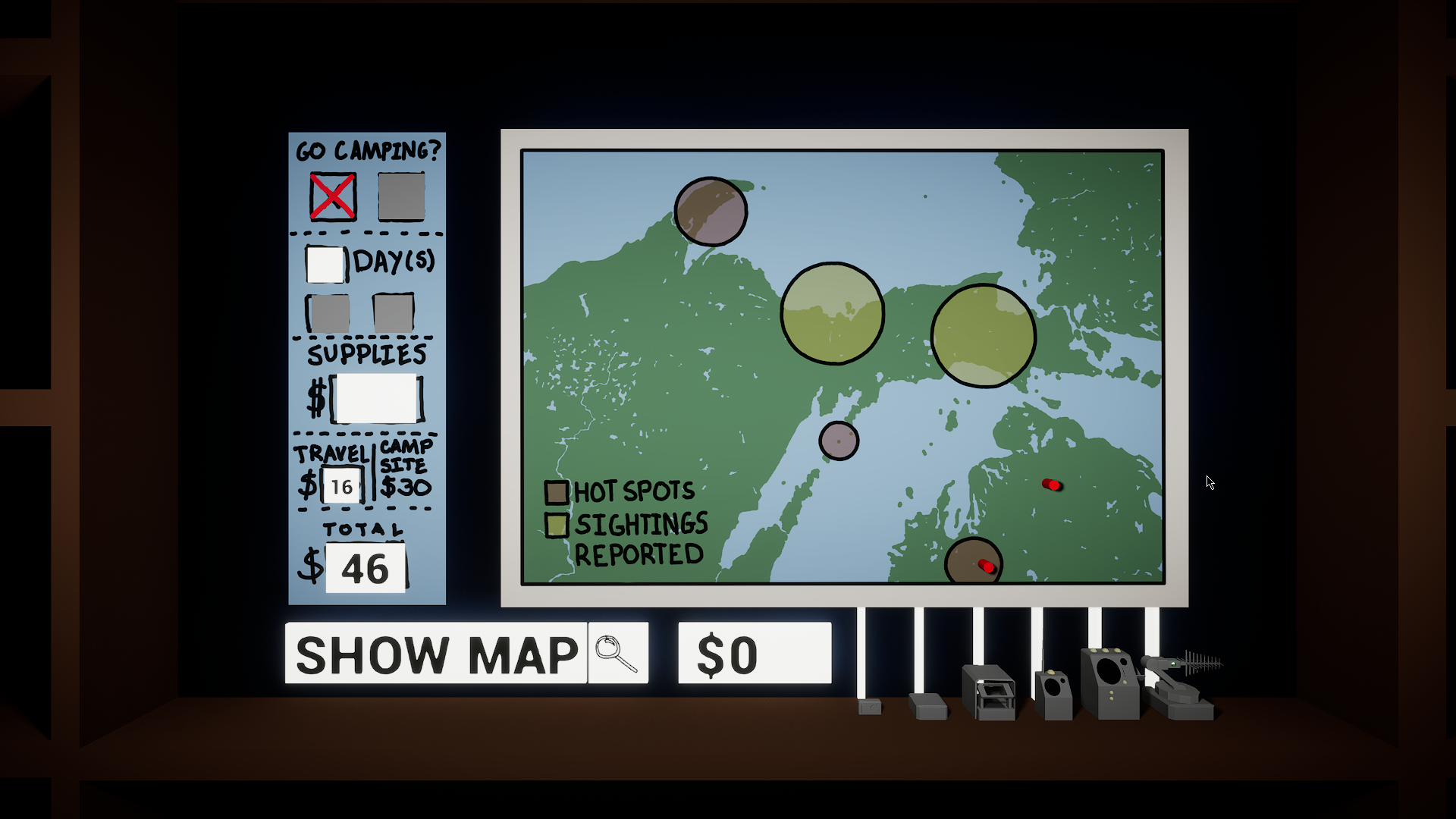The width and height of the screenshot is (1456, 819).
Task: Click the $0 money display
Action: (755, 651)
